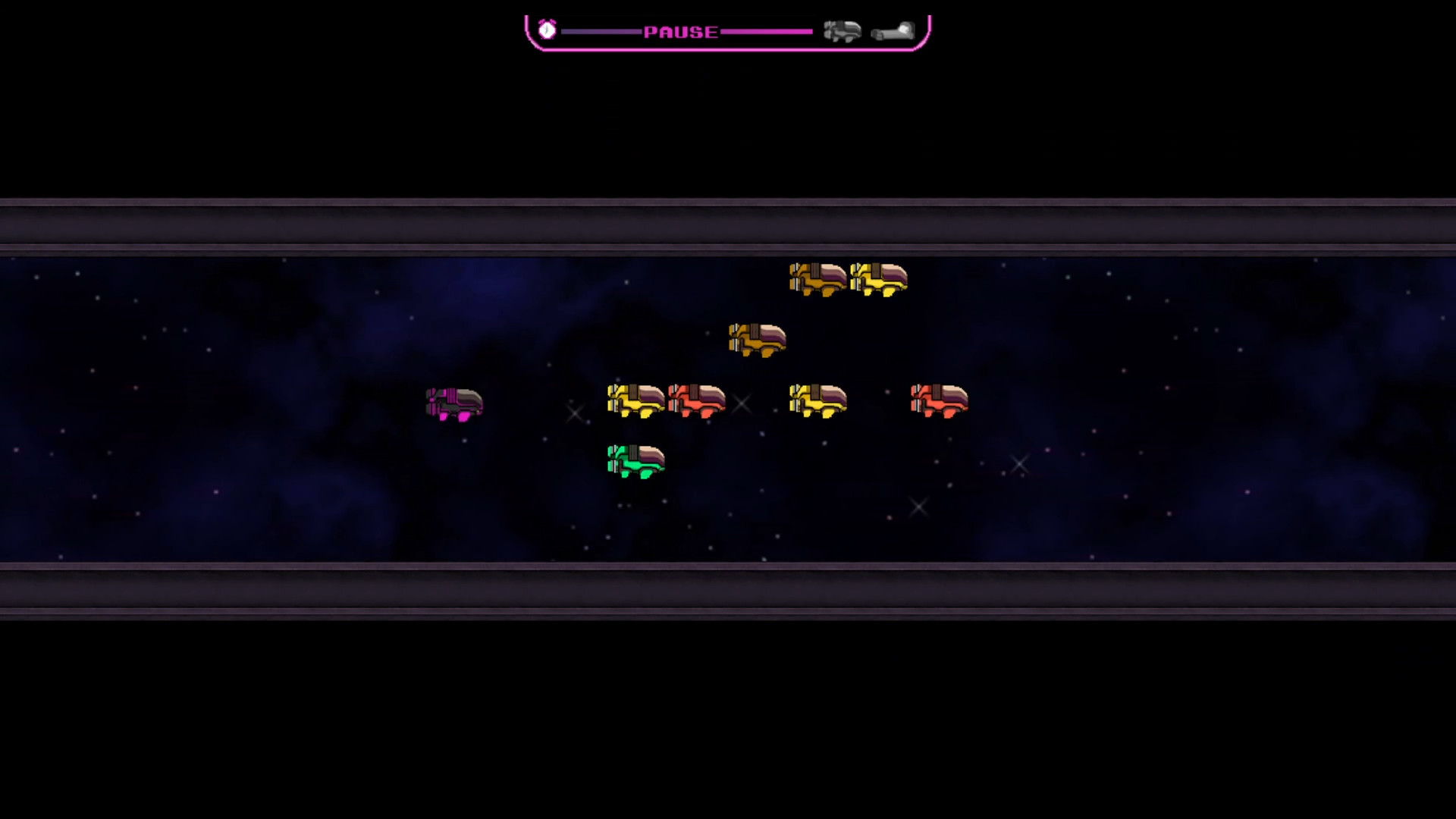The width and height of the screenshot is (1456, 819).
Task: Click the sleeping creature icon at top right
Action: [x=893, y=32]
